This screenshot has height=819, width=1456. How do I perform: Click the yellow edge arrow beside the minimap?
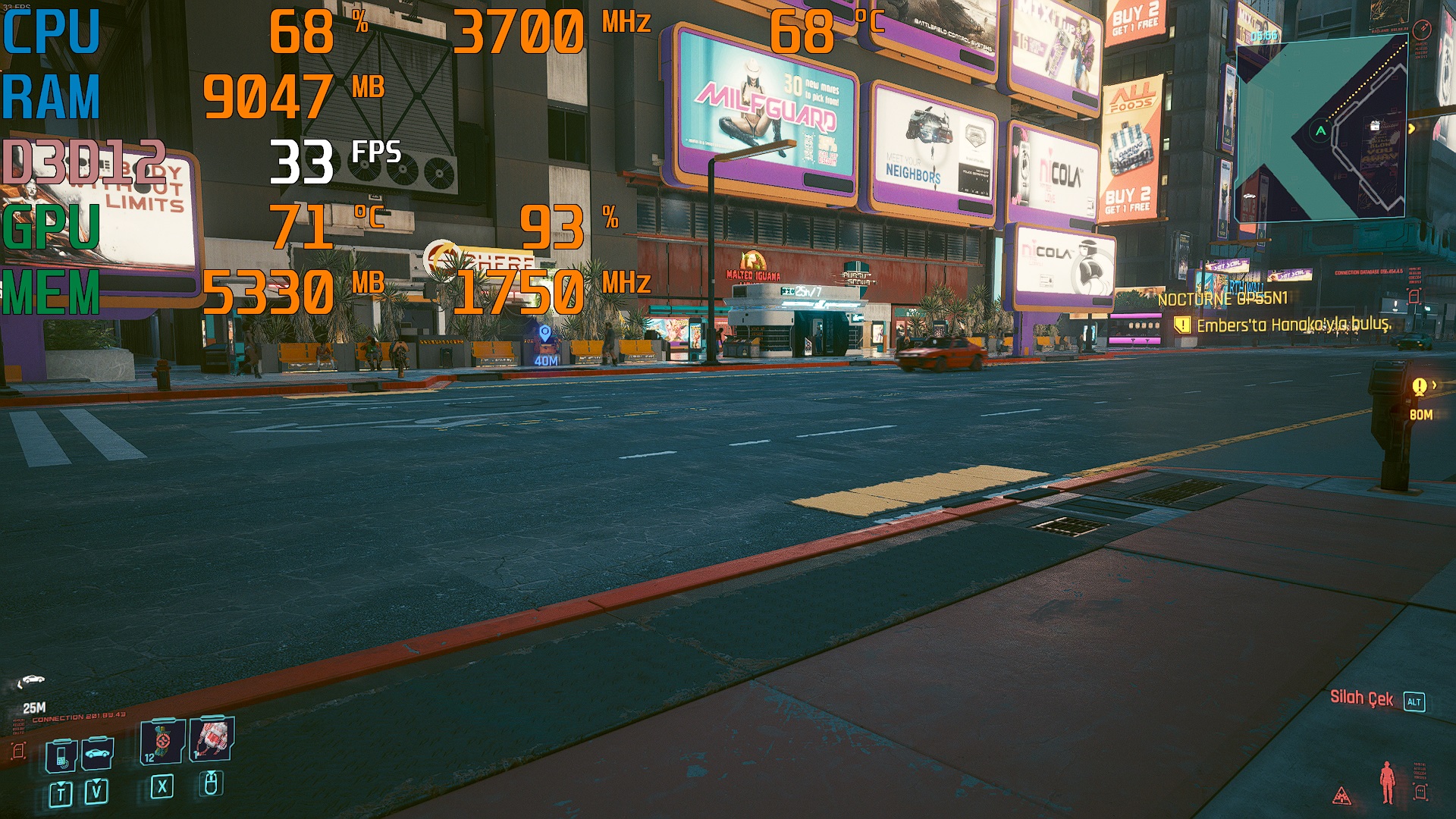click(x=1411, y=129)
